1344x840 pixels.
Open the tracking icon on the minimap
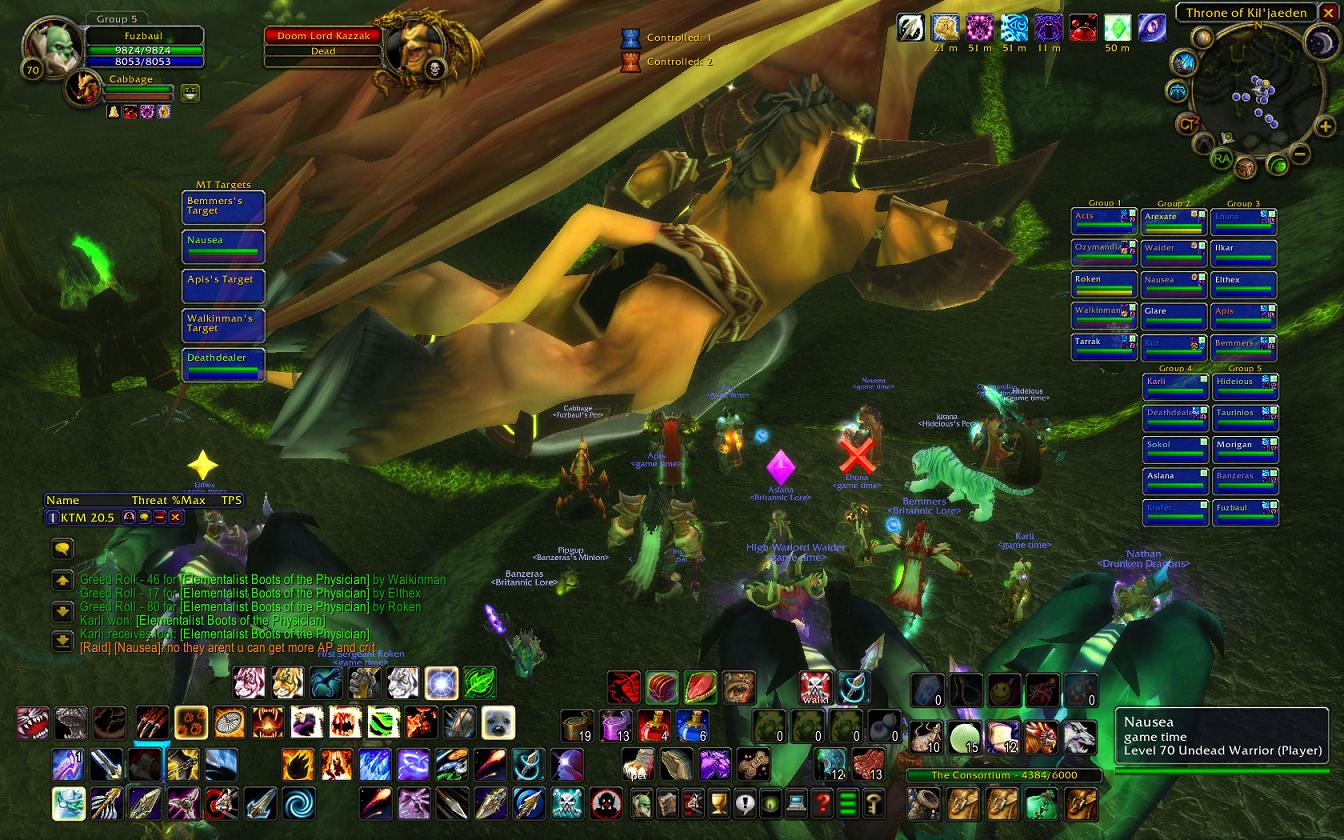tap(1201, 37)
